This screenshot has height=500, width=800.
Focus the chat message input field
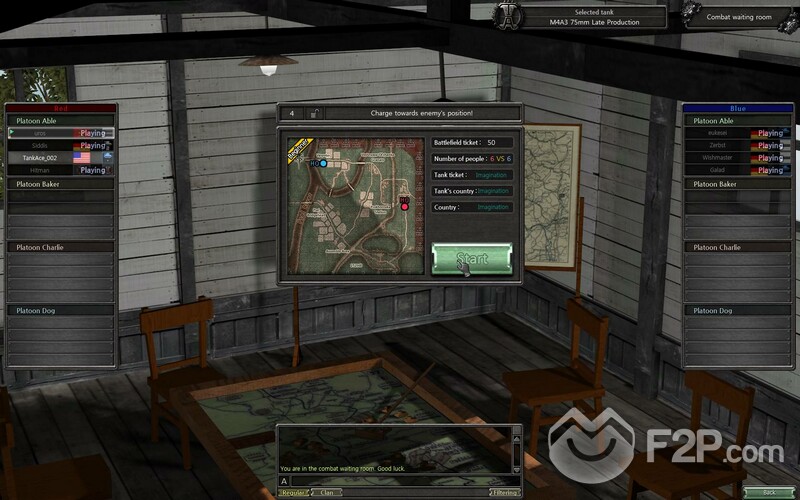[400, 481]
